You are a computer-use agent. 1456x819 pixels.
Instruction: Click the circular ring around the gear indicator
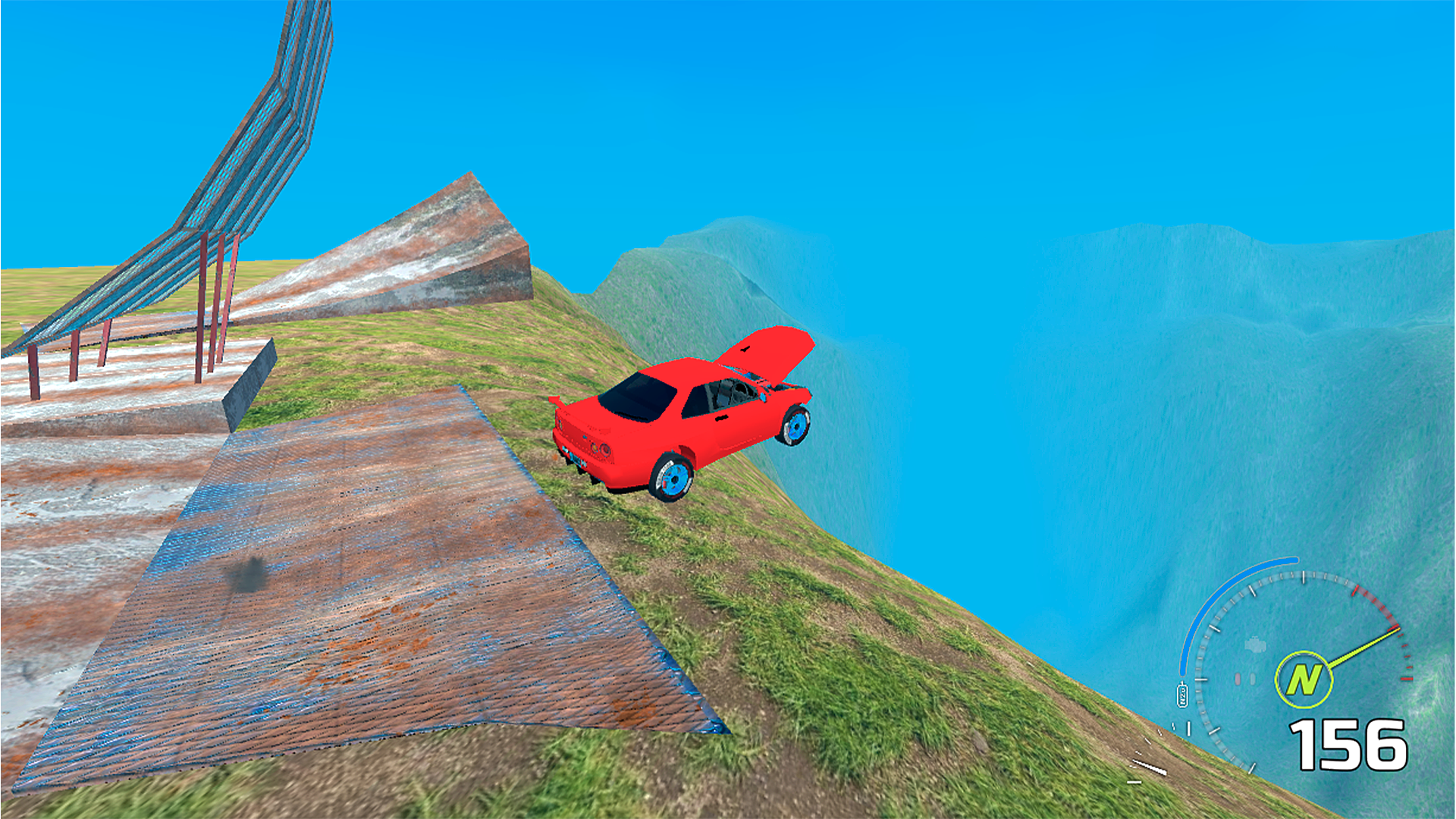pos(1304,654)
